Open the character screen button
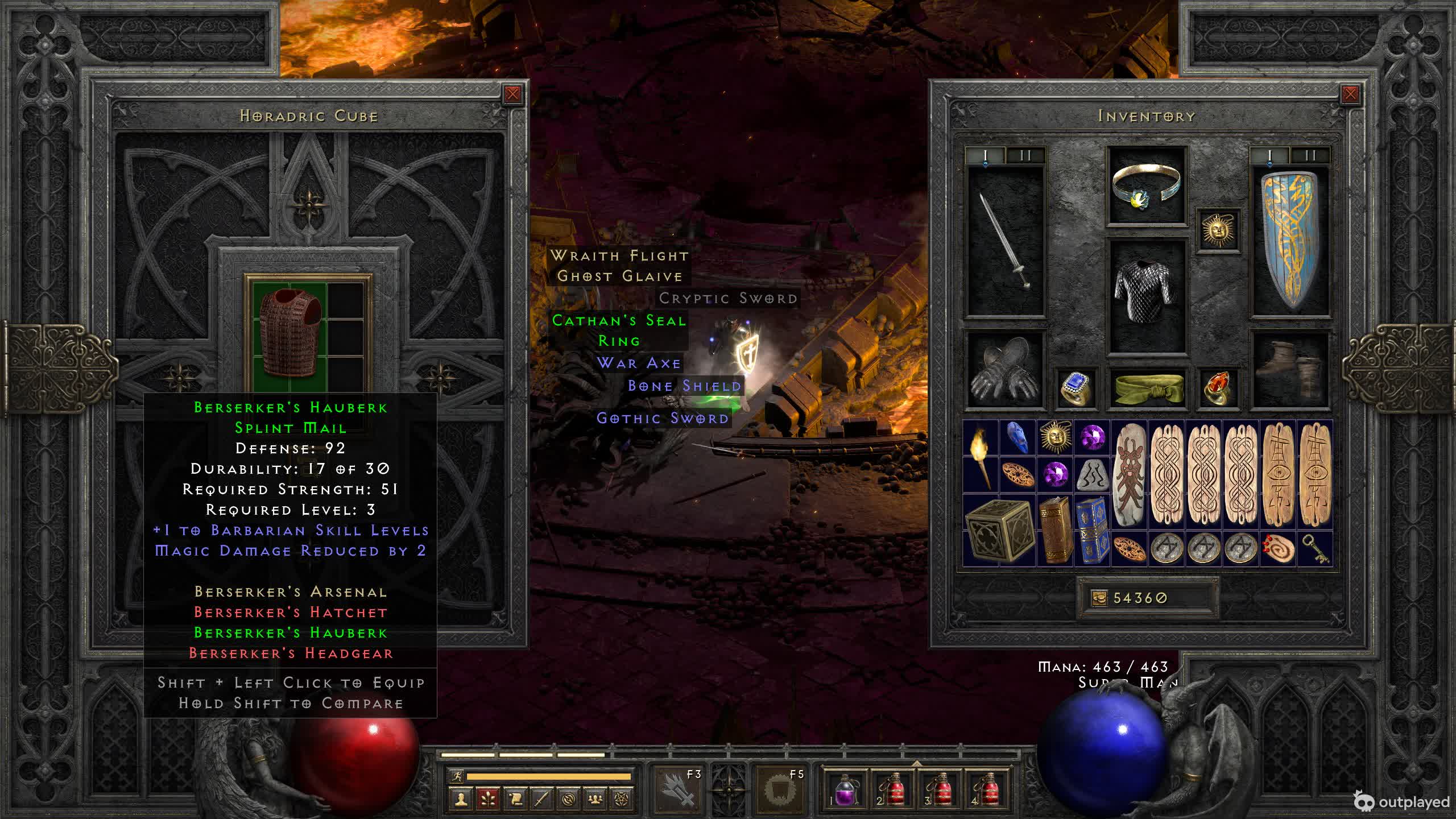 click(x=461, y=799)
